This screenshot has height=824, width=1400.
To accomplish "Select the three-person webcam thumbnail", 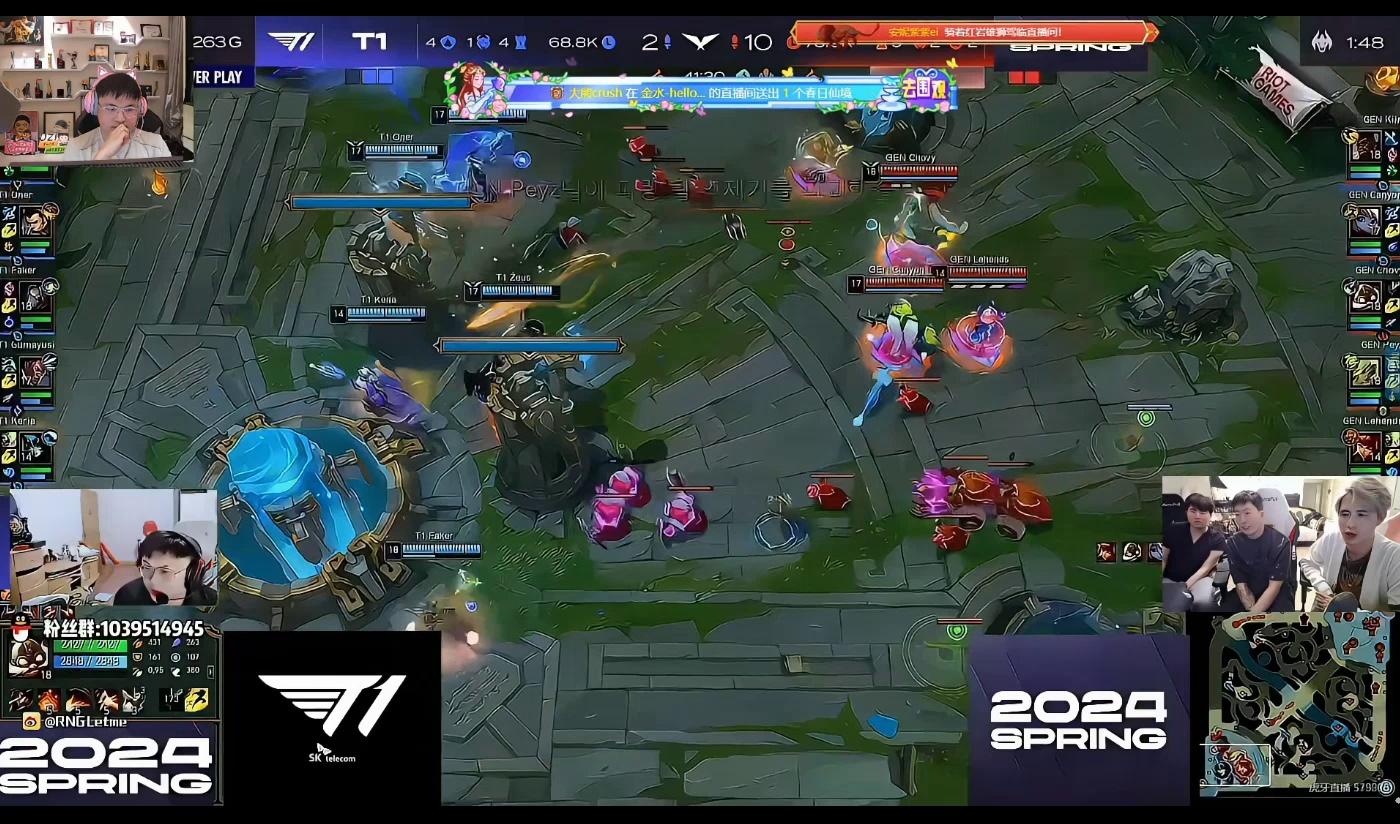I will coord(1279,543).
